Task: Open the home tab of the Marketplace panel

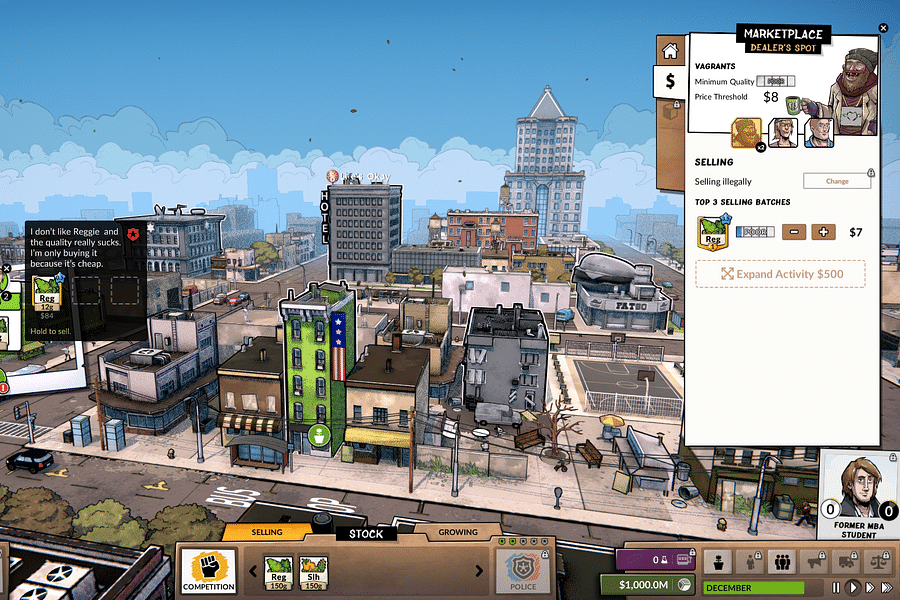Action: (x=670, y=50)
